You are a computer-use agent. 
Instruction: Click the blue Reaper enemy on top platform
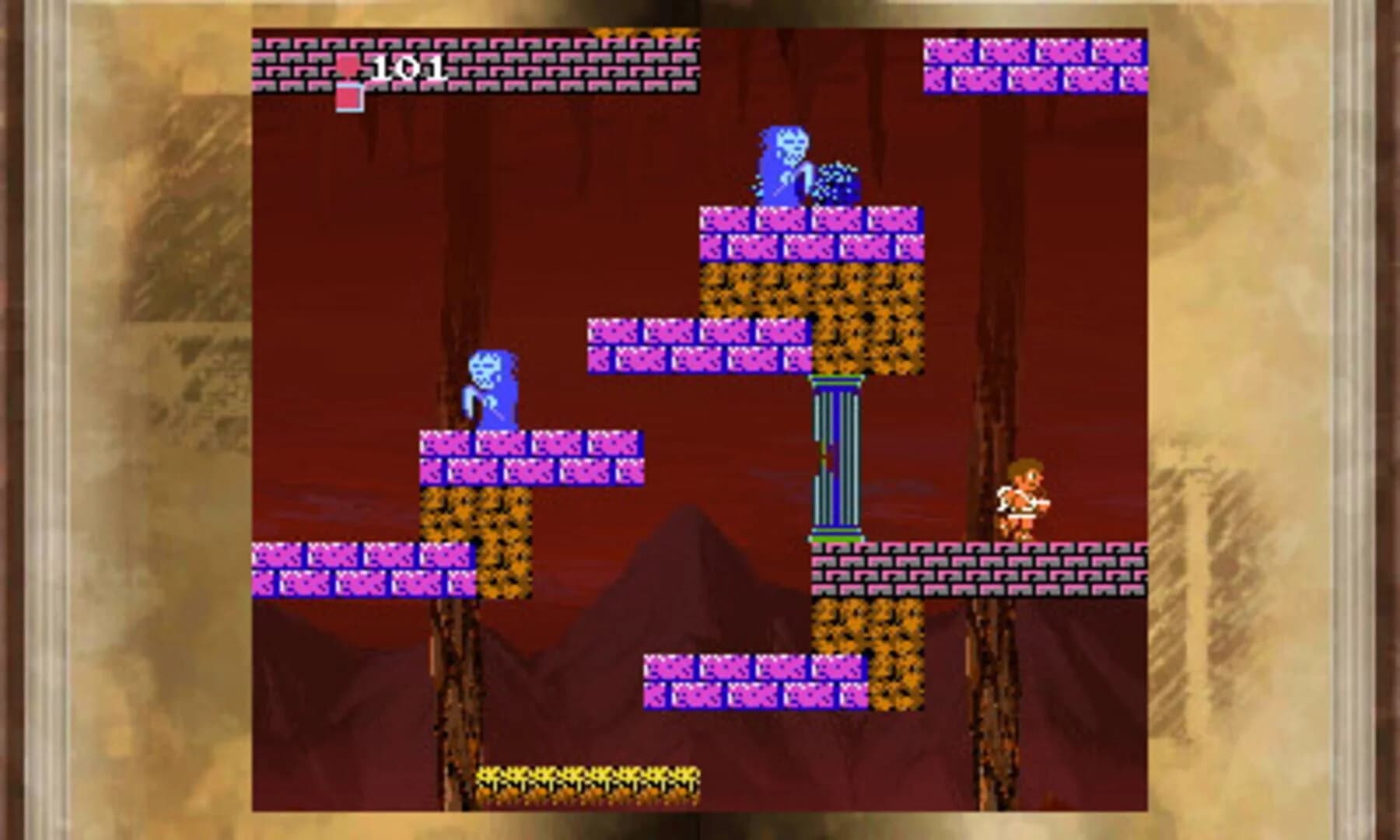click(x=786, y=162)
